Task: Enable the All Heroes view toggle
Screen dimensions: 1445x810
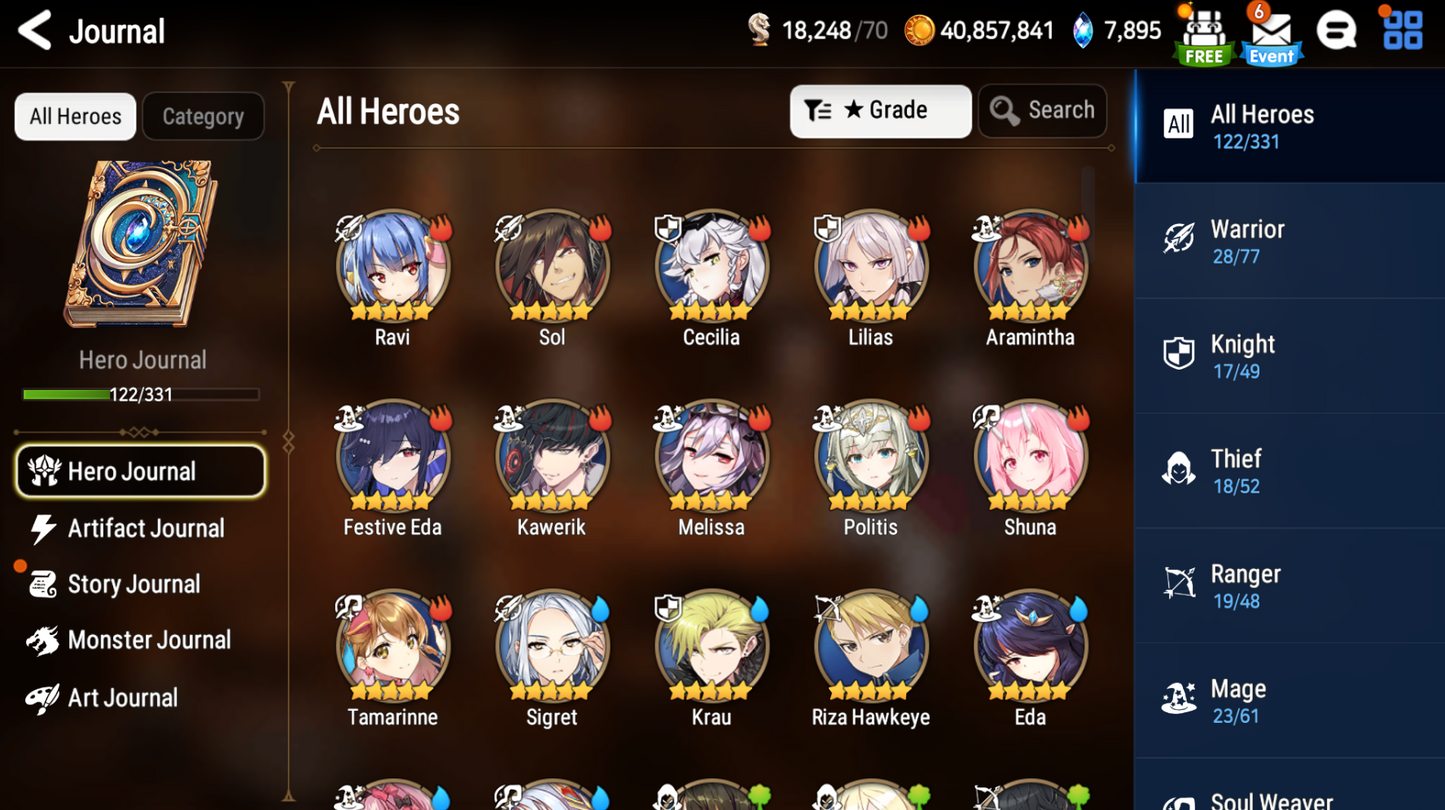Action: [x=74, y=116]
